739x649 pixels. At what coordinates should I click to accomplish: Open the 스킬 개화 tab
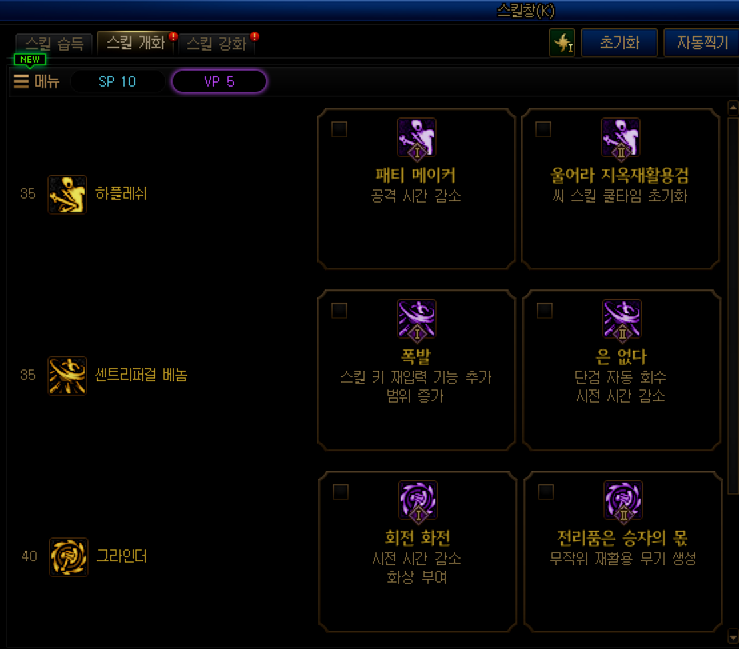pyautogui.click(x=136, y=44)
